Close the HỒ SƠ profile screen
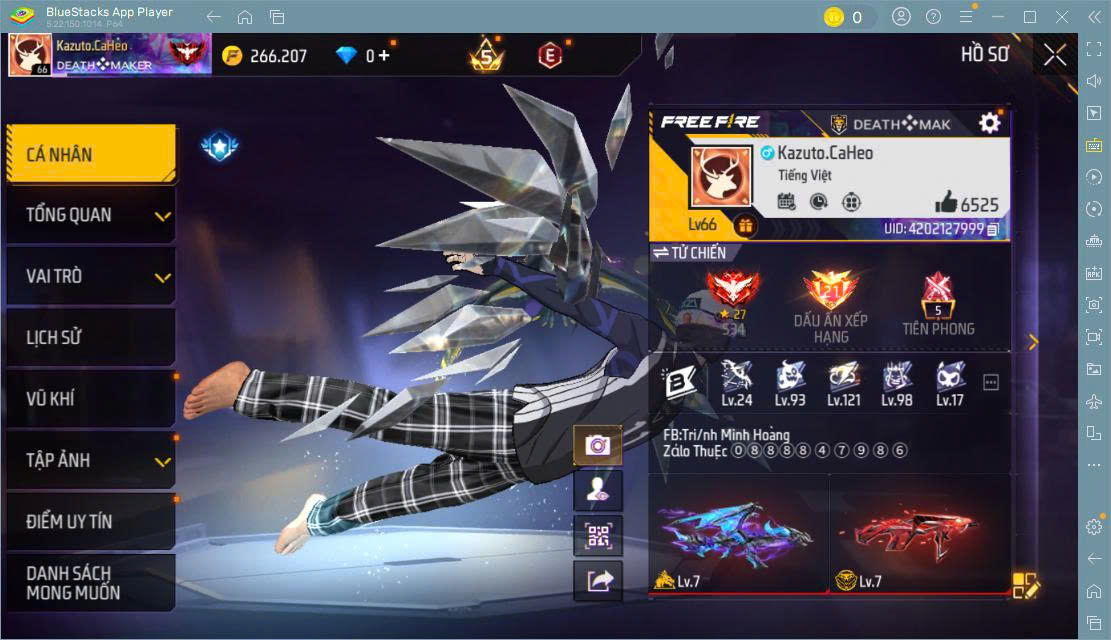The height and width of the screenshot is (640, 1111). pyautogui.click(x=1055, y=55)
